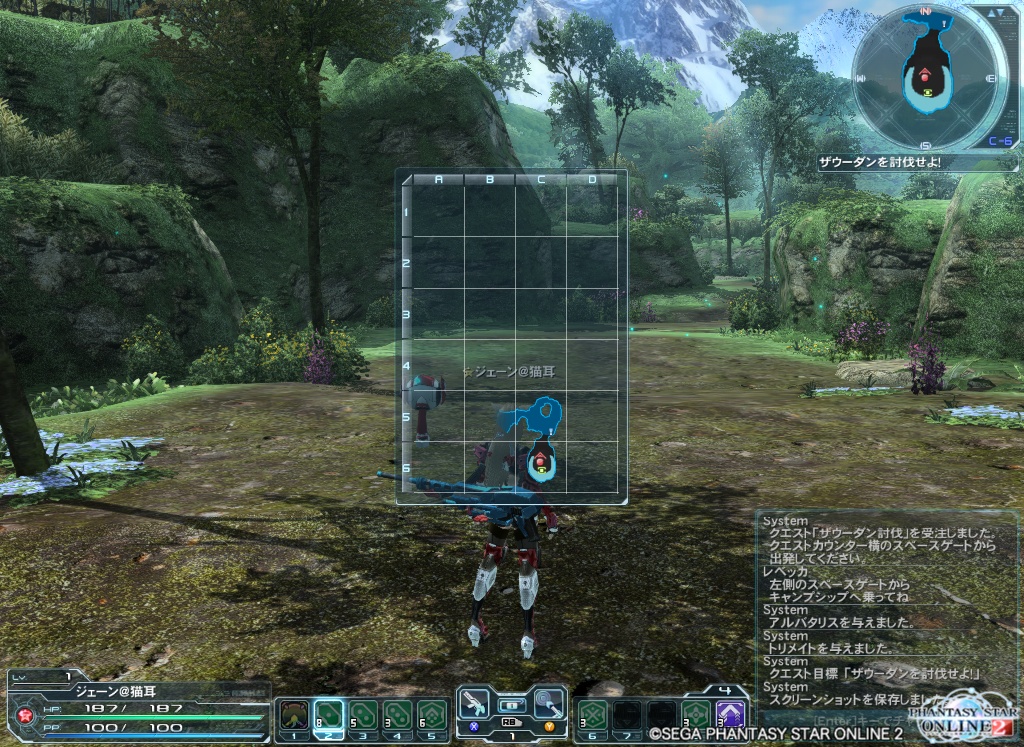
Task: Click the weapon palette number indicator
Action: 510,736
